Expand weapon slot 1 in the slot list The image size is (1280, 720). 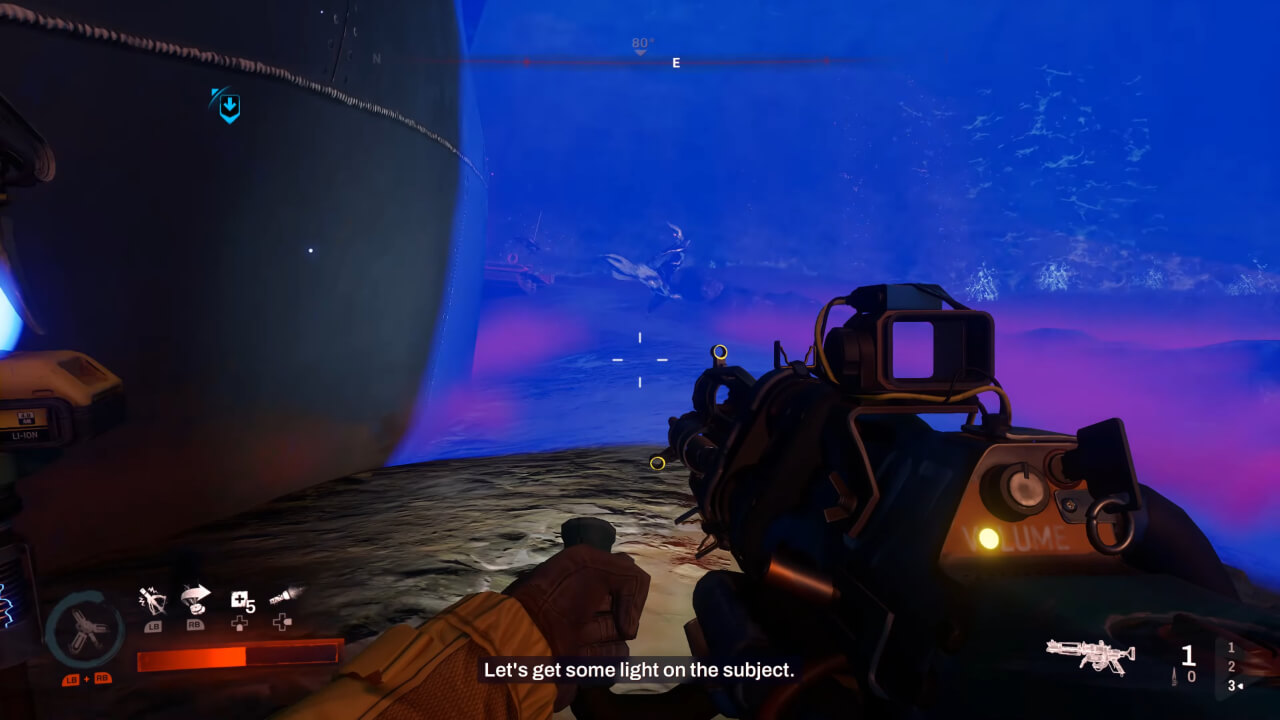(x=1231, y=648)
